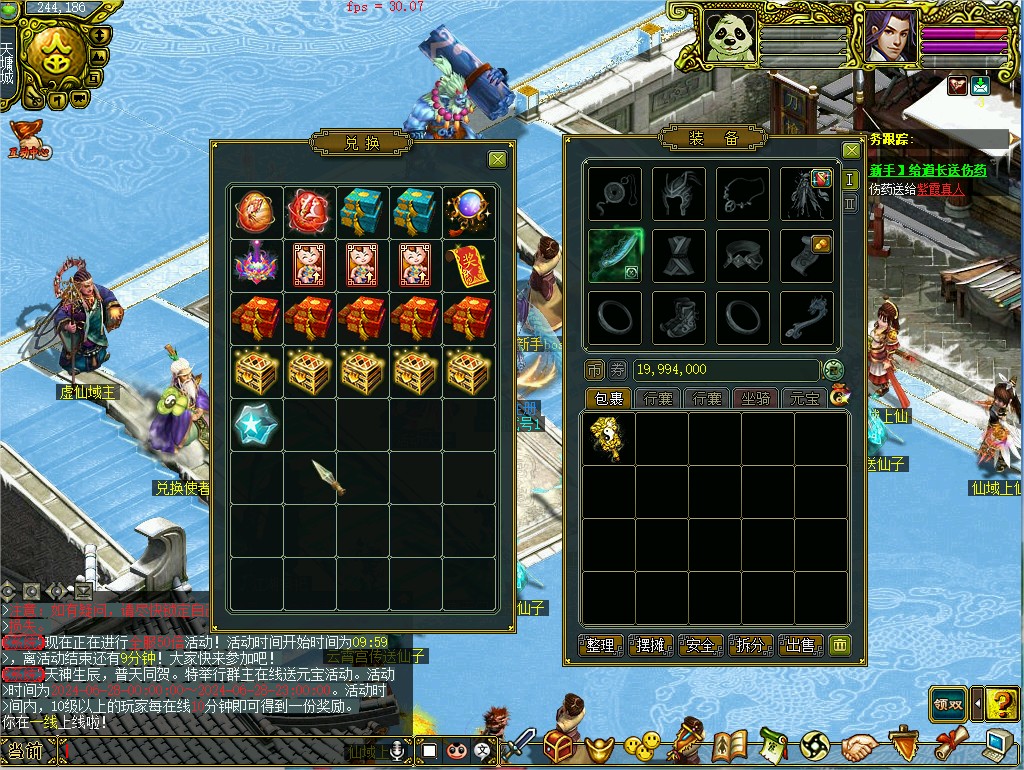Split items with the 拆分 button
The image size is (1024, 770).
coord(751,645)
